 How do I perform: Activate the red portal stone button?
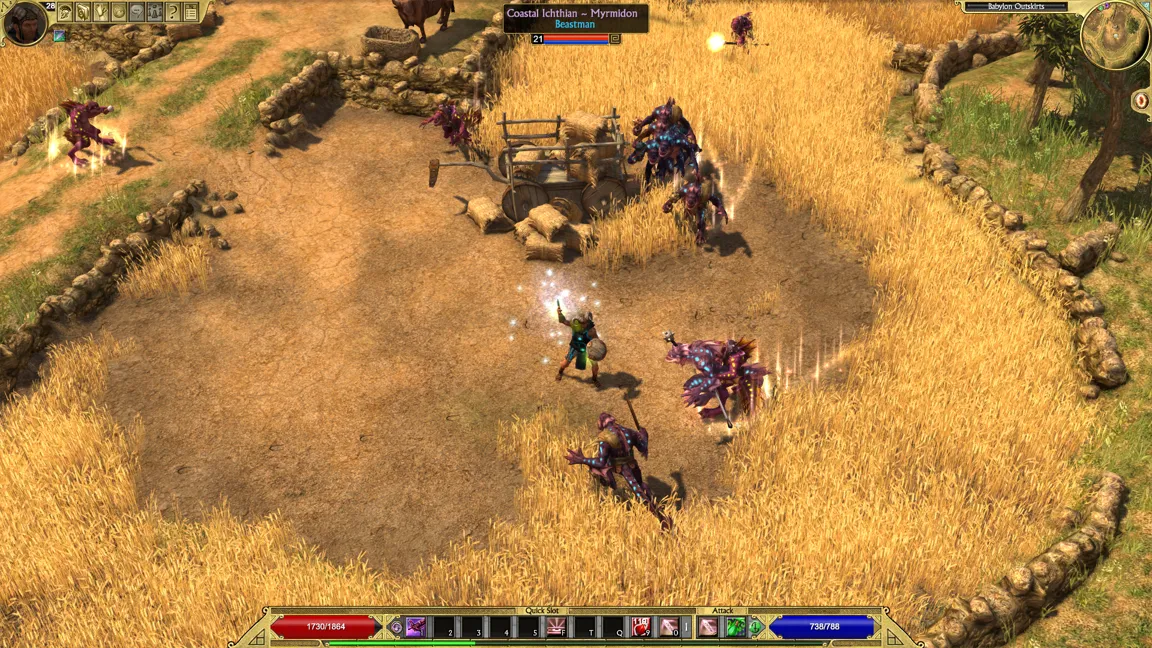point(1141,100)
